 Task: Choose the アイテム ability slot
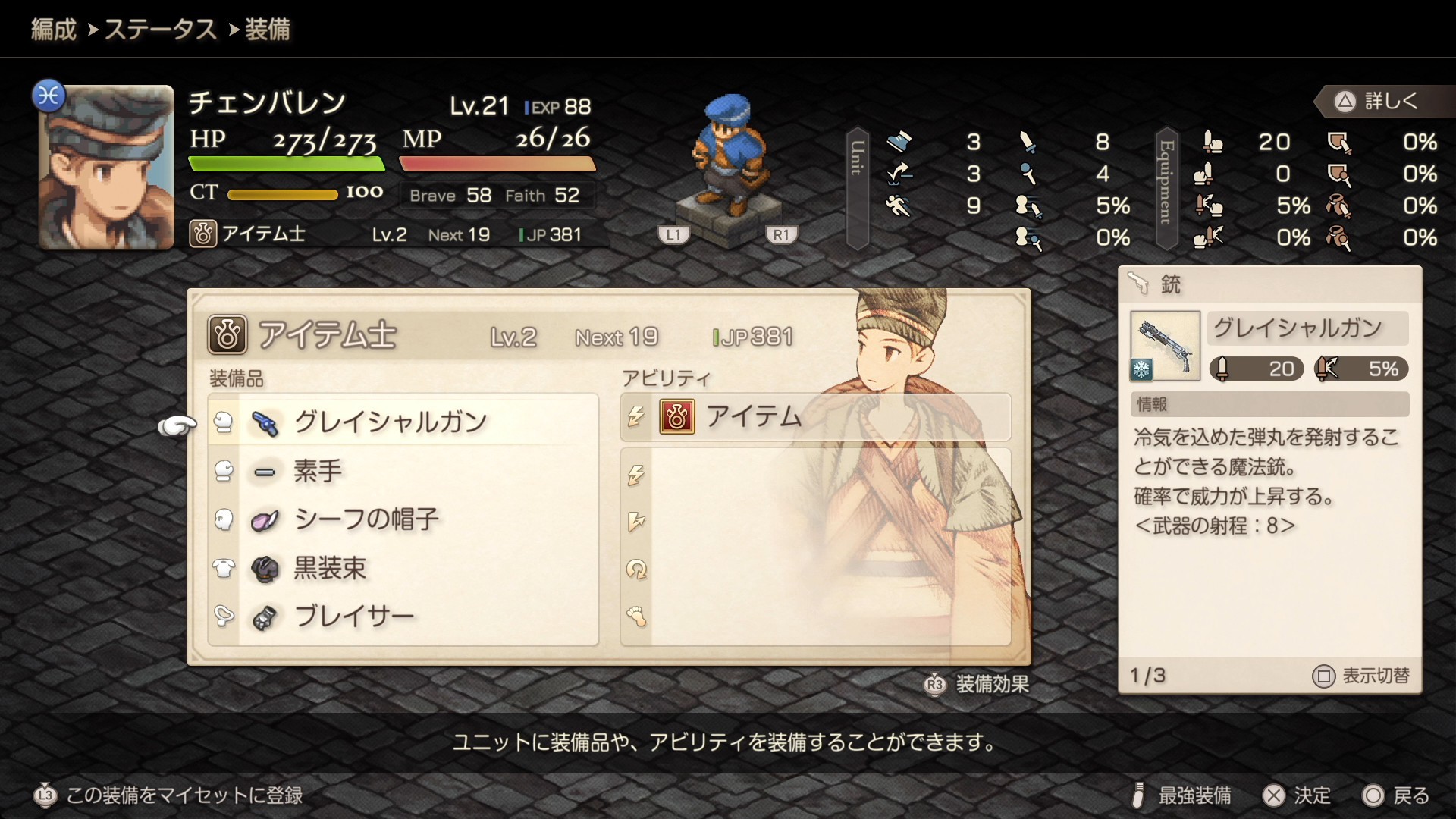tap(815, 417)
